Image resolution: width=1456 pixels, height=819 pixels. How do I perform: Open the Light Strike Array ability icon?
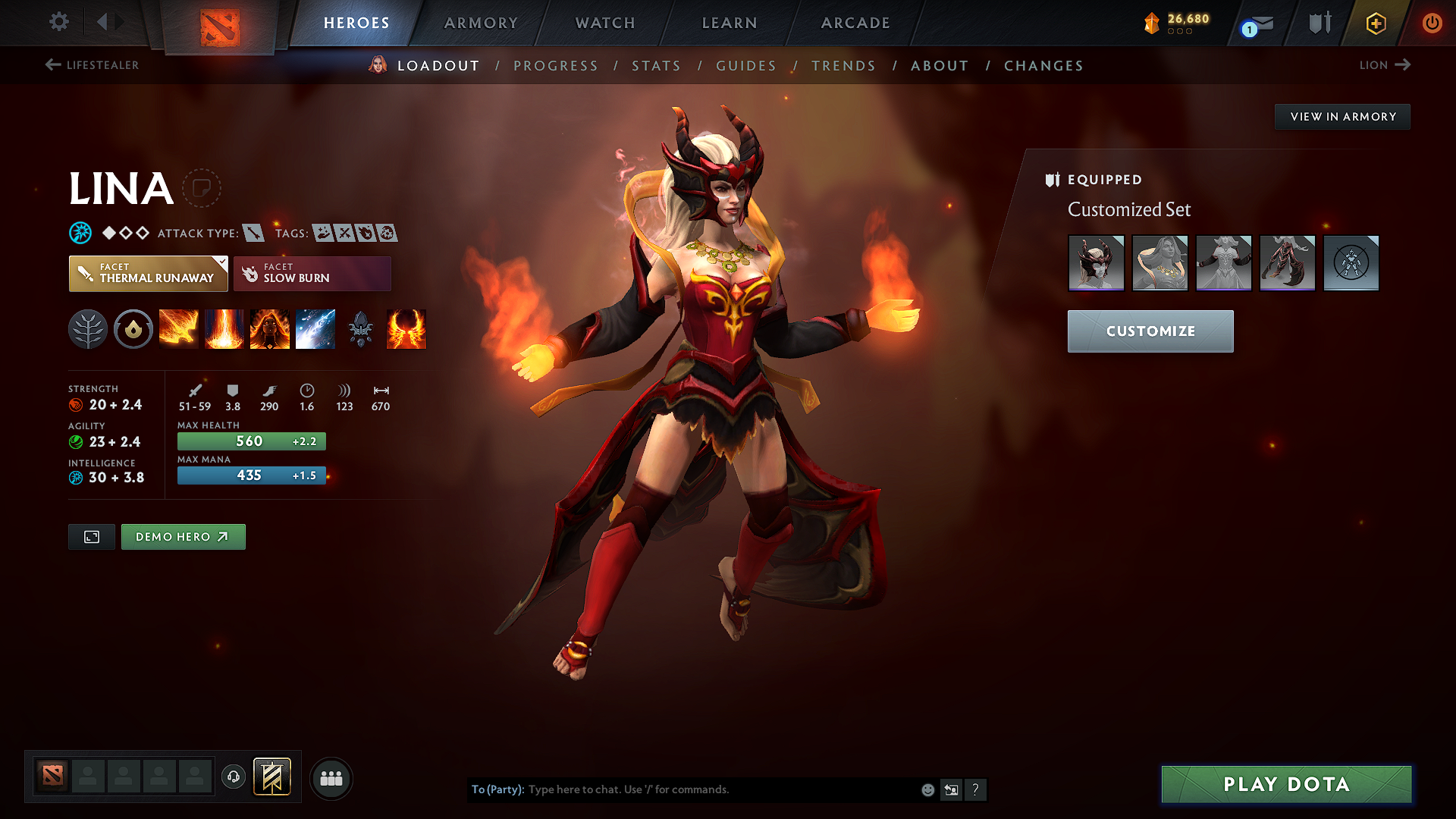click(224, 329)
